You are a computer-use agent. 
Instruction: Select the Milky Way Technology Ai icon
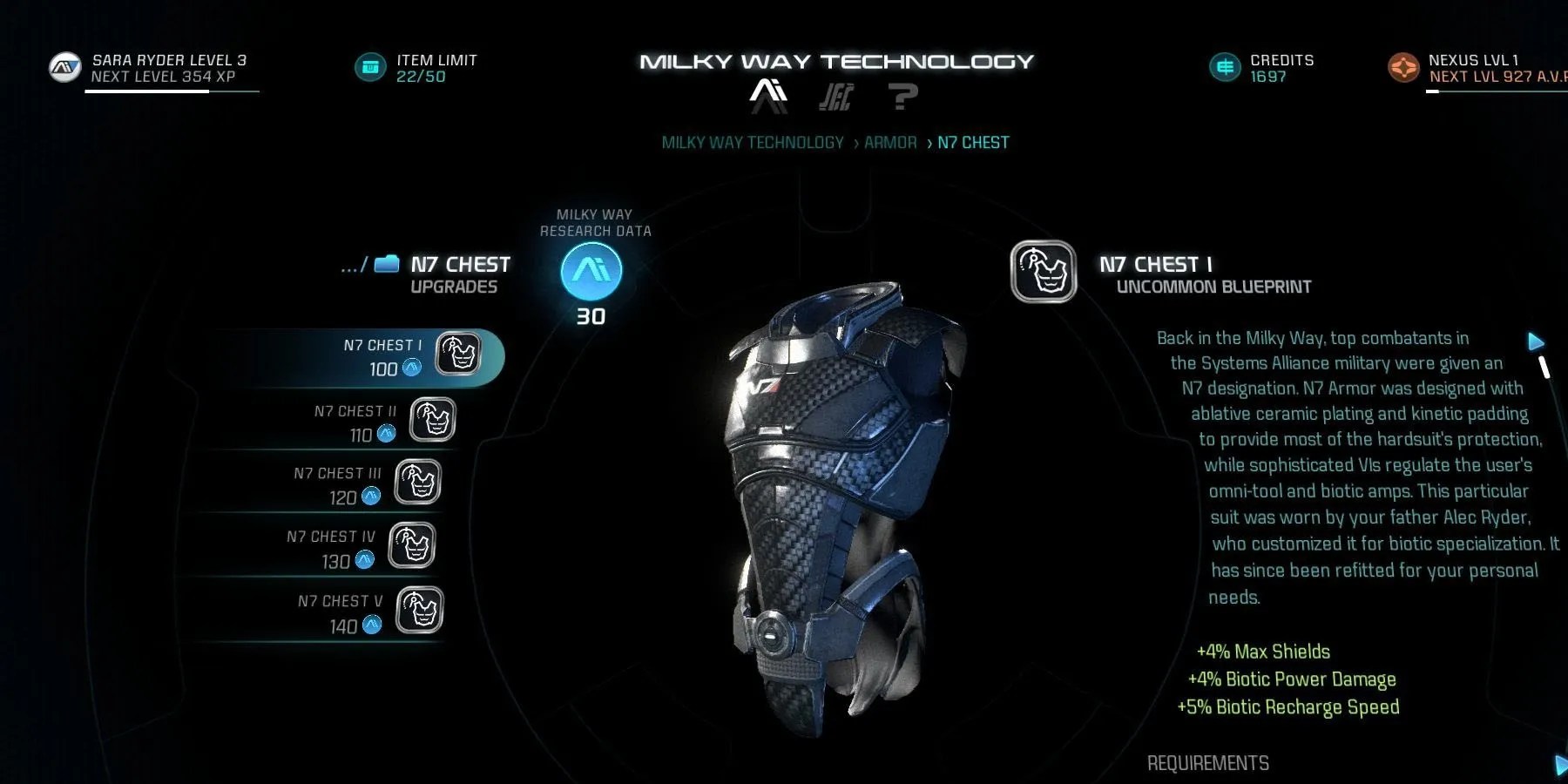767,95
